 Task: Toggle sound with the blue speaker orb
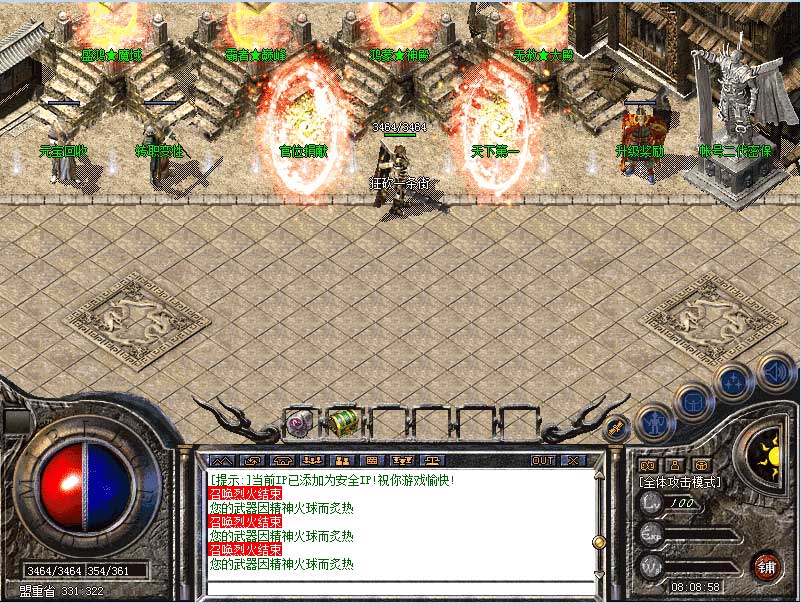[775, 371]
